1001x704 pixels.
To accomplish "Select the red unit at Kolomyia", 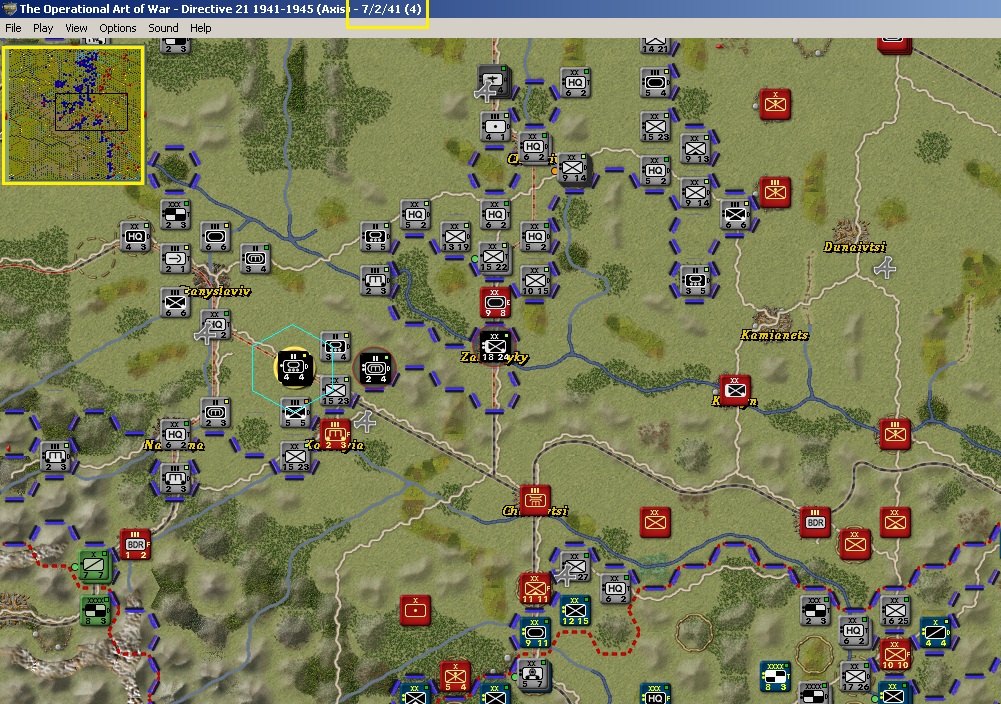I will coord(336,434).
